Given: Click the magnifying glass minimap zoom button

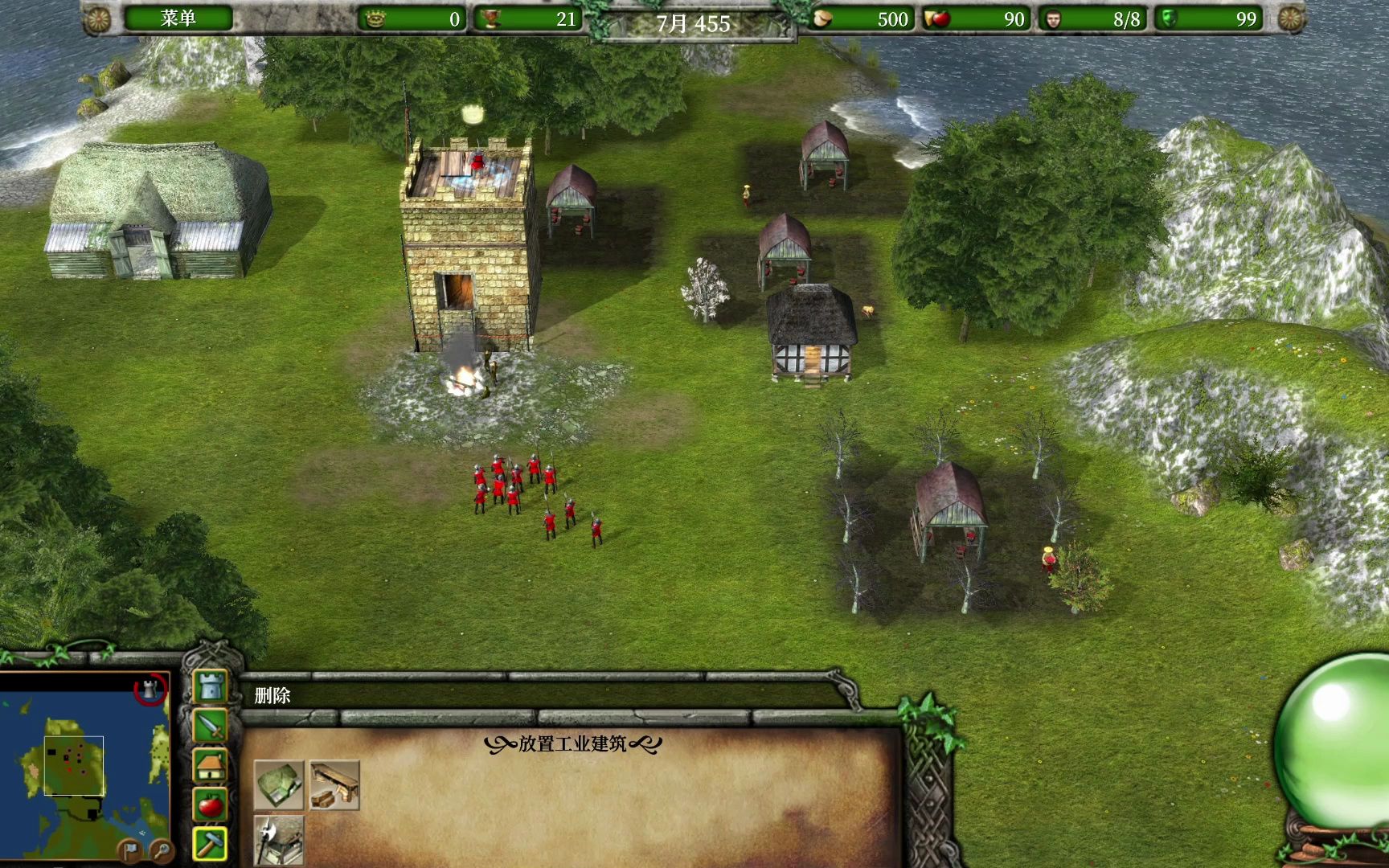Looking at the screenshot, I should tap(161, 849).
